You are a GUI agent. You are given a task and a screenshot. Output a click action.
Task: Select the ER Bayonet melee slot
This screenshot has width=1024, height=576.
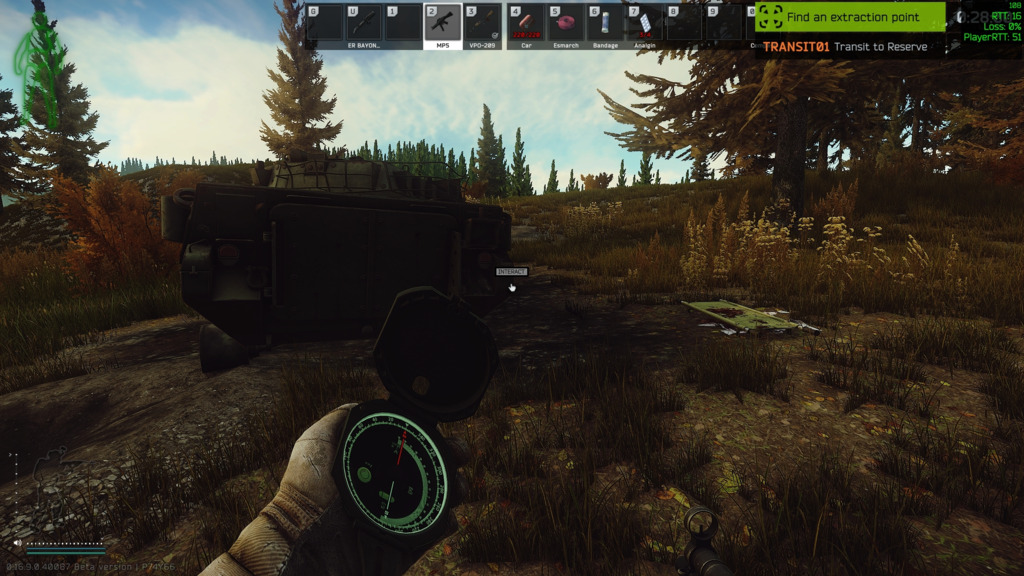click(x=363, y=24)
